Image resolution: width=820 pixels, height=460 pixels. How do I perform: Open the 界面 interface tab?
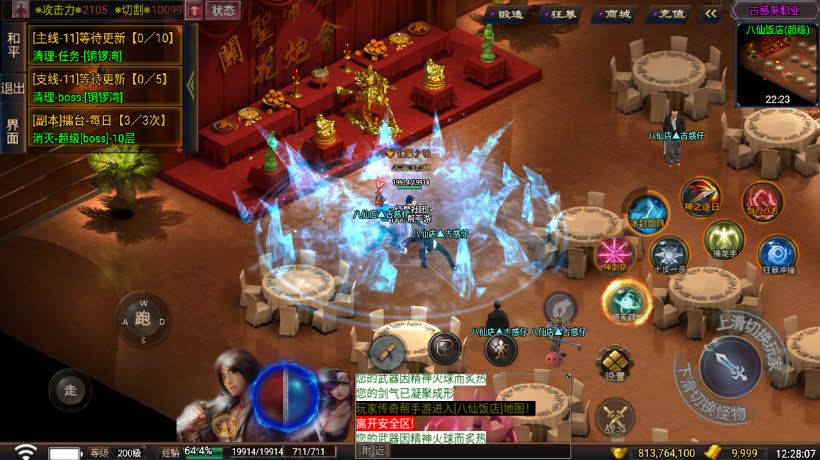(x=13, y=130)
